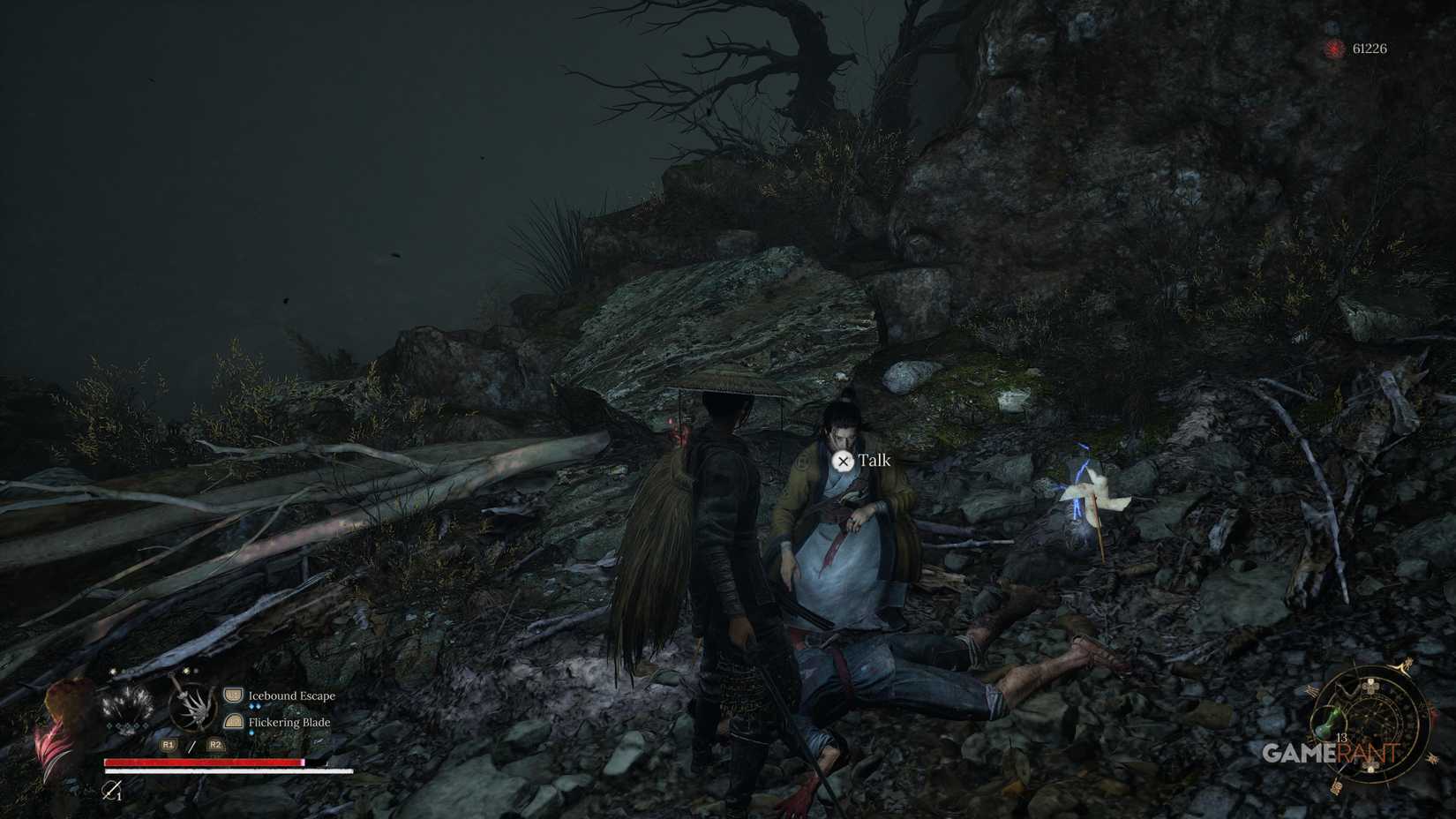1456x819 pixels.
Task: Toggle the lower compass directional marker
Action: tap(1370, 766)
